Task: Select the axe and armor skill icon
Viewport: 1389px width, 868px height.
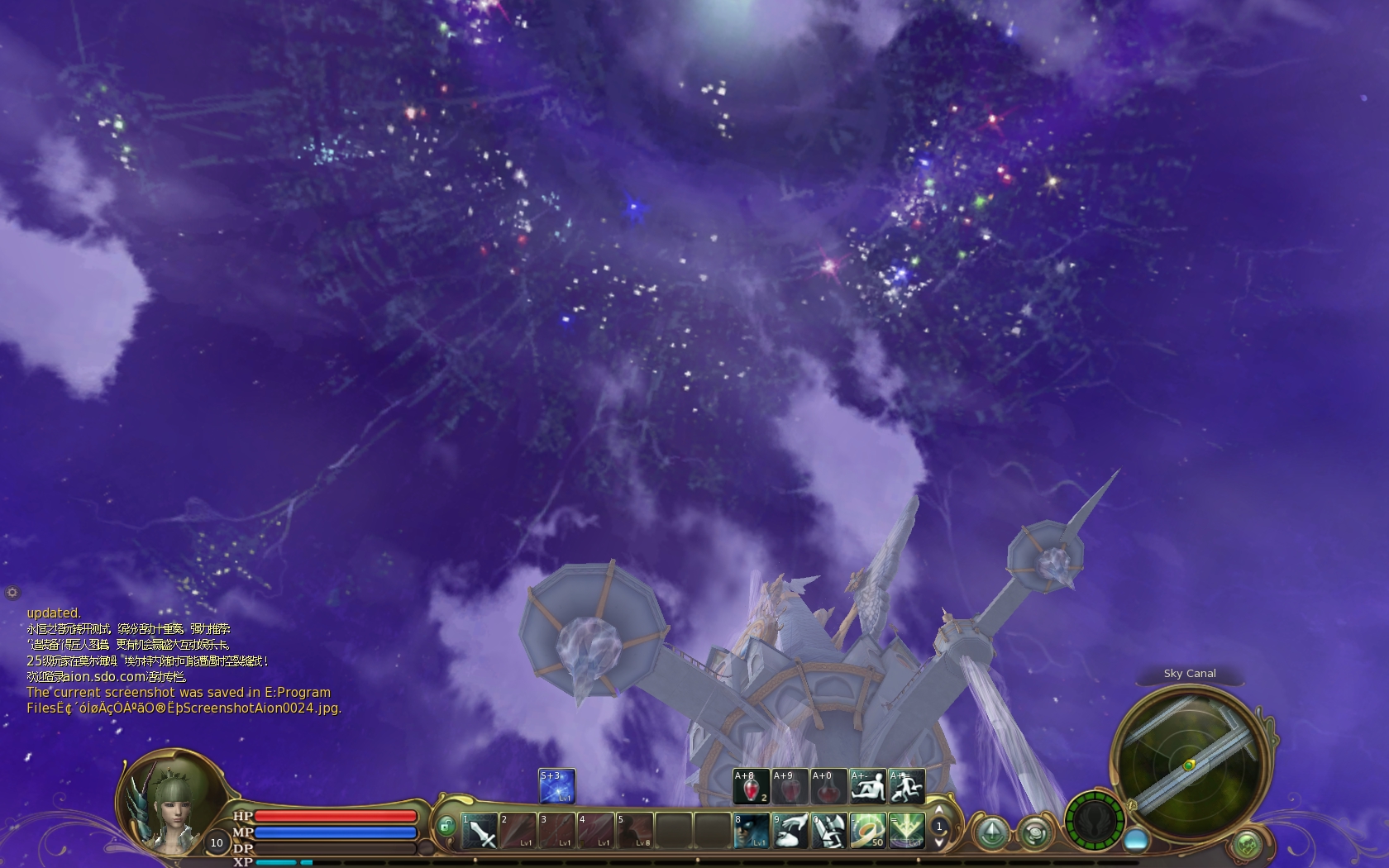Action: coord(828,831)
